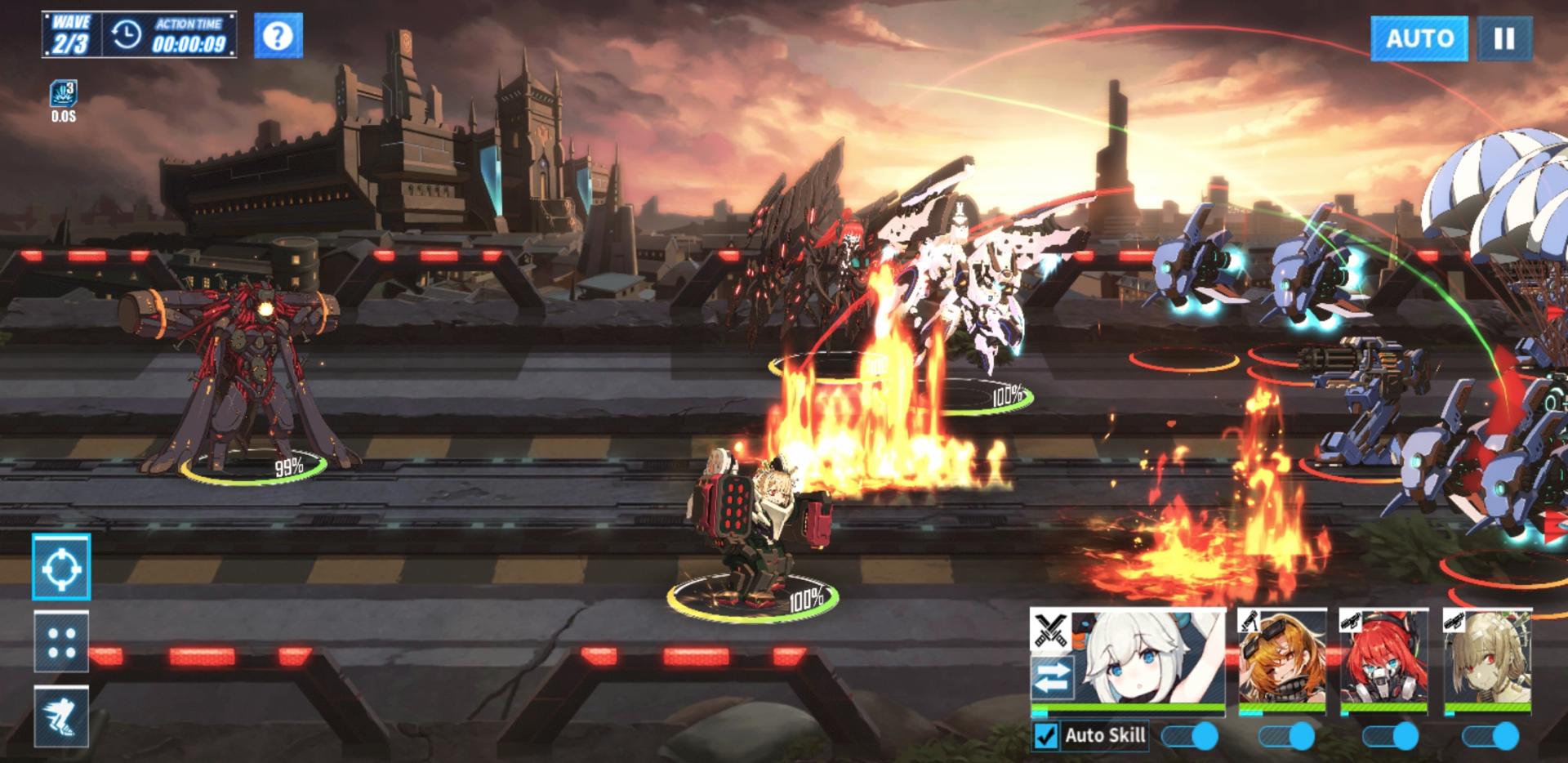The image size is (1568, 763).
Task: Click the swap arrows on the white-haired portrait
Action: [x=1052, y=677]
